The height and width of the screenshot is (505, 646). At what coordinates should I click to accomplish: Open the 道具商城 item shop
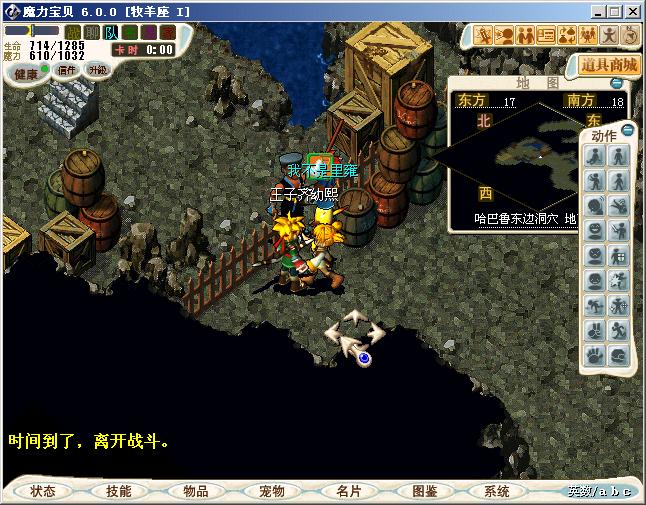[609, 64]
